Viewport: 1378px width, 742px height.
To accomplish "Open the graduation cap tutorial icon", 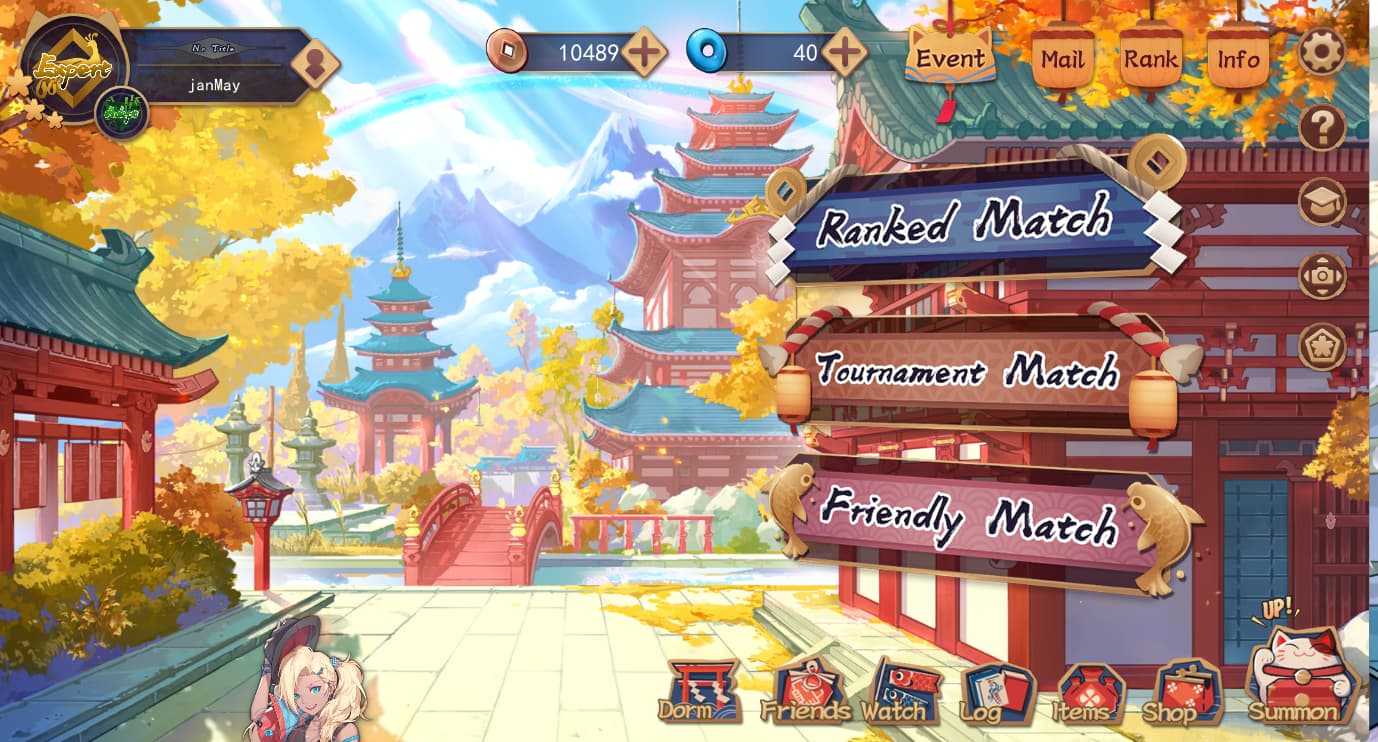I will point(1322,202).
